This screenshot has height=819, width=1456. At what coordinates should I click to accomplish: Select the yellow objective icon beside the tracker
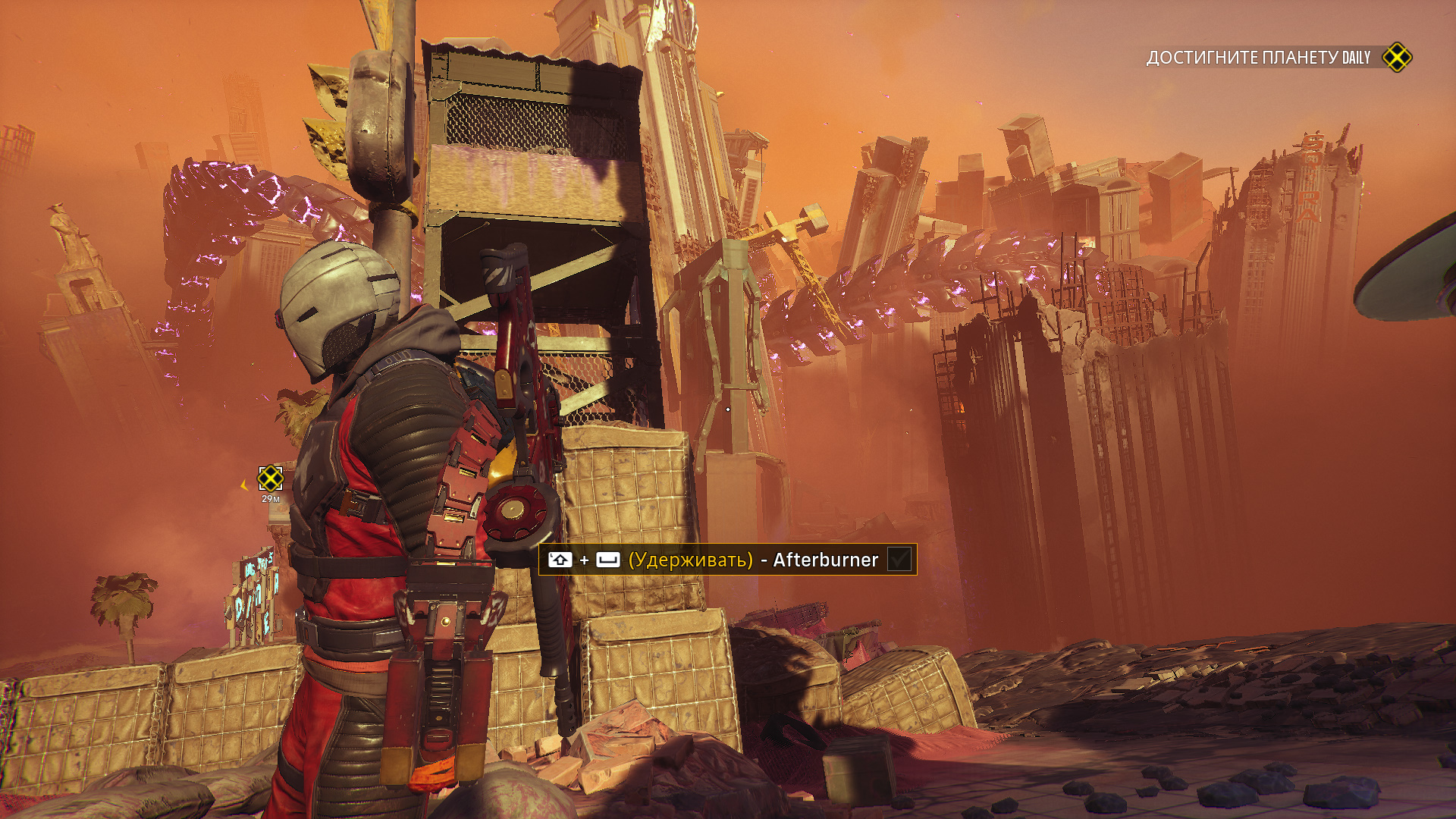[x=1396, y=58]
